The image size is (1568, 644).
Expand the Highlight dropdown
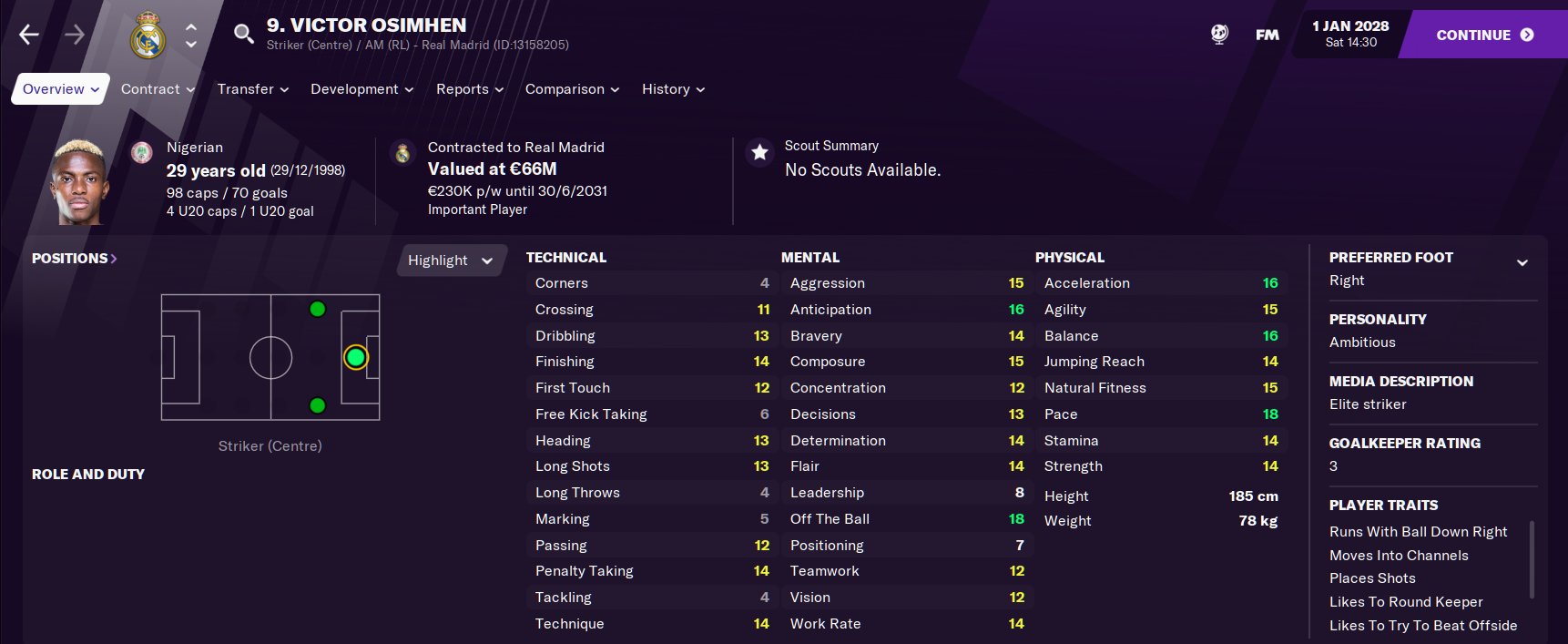pyautogui.click(x=450, y=261)
